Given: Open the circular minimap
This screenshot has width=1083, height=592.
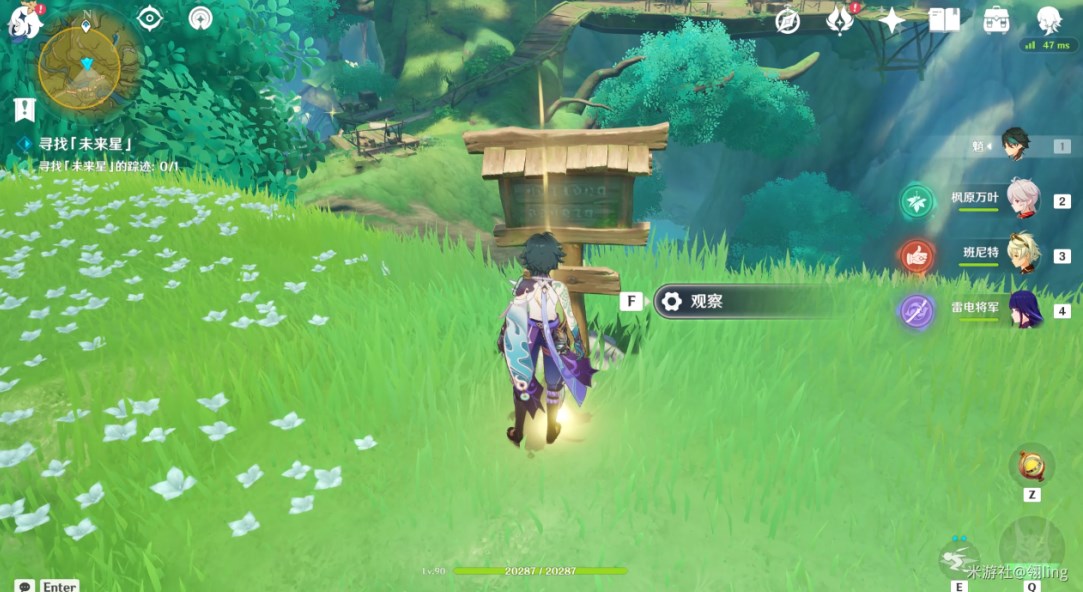Looking at the screenshot, I should [x=80, y=67].
